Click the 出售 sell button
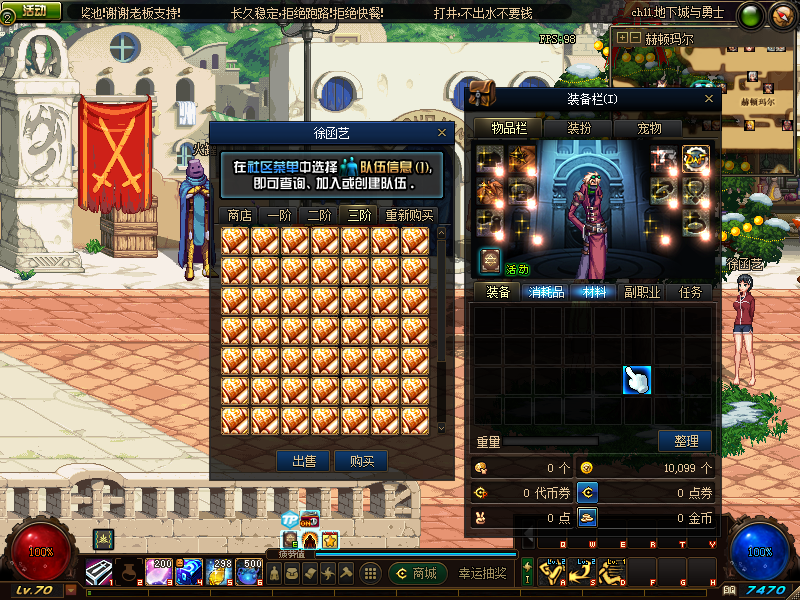The width and height of the screenshot is (800, 600). (x=304, y=461)
